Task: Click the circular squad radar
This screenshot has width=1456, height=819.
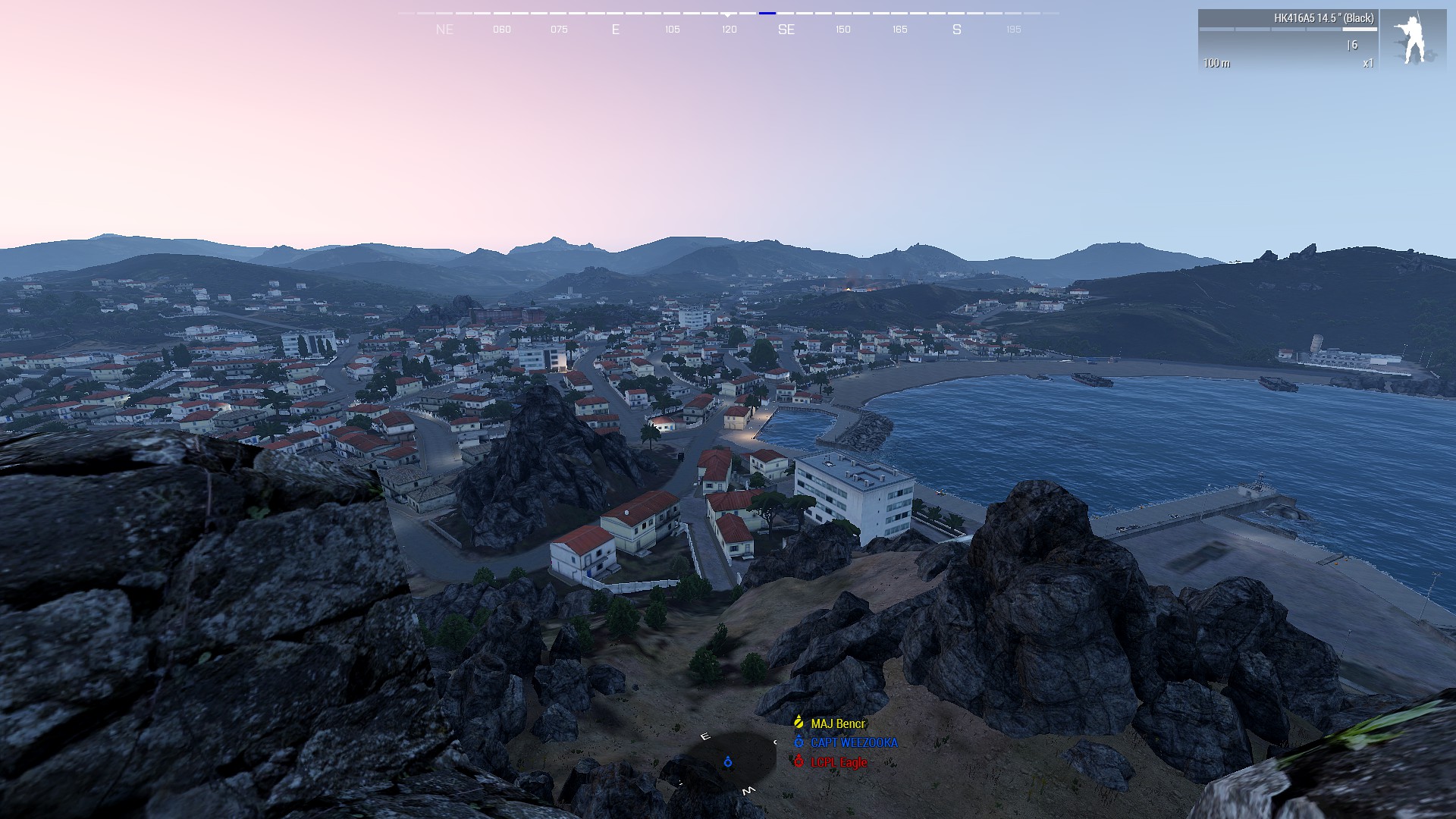Action: point(728,761)
